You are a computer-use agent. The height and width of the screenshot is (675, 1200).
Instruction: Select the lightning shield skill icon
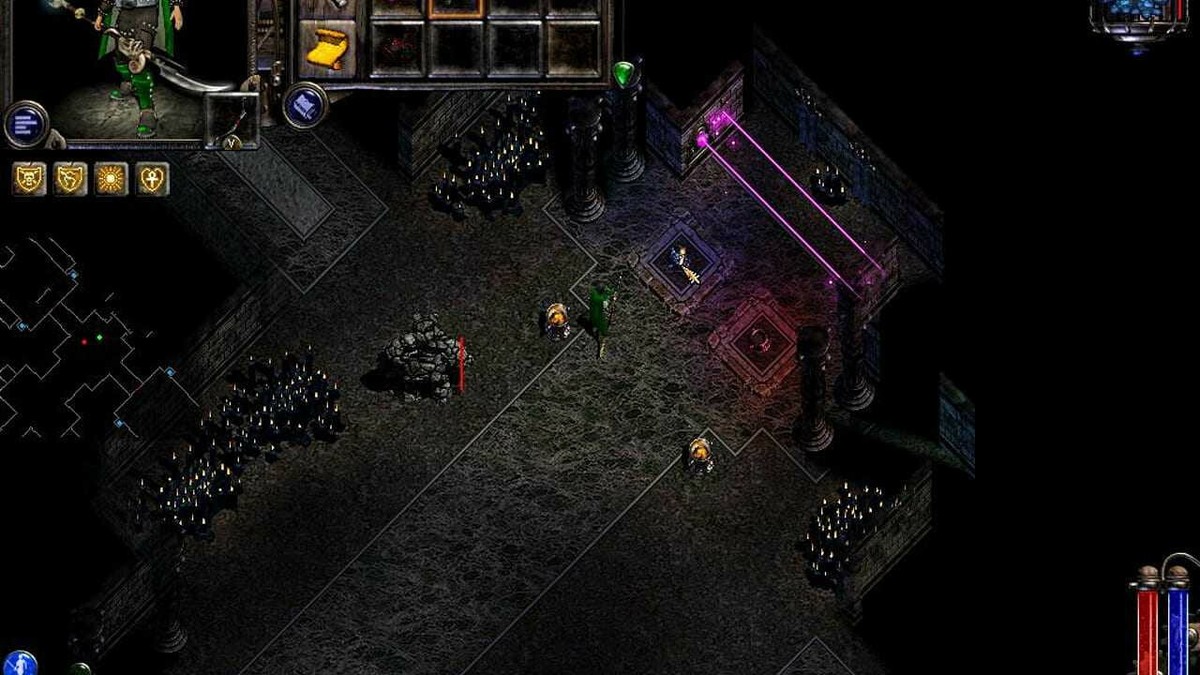(x=70, y=179)
